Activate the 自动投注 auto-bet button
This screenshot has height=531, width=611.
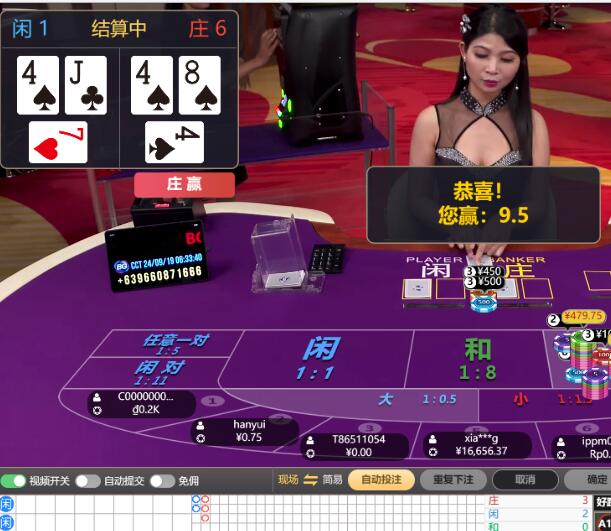tap(381, 480)
